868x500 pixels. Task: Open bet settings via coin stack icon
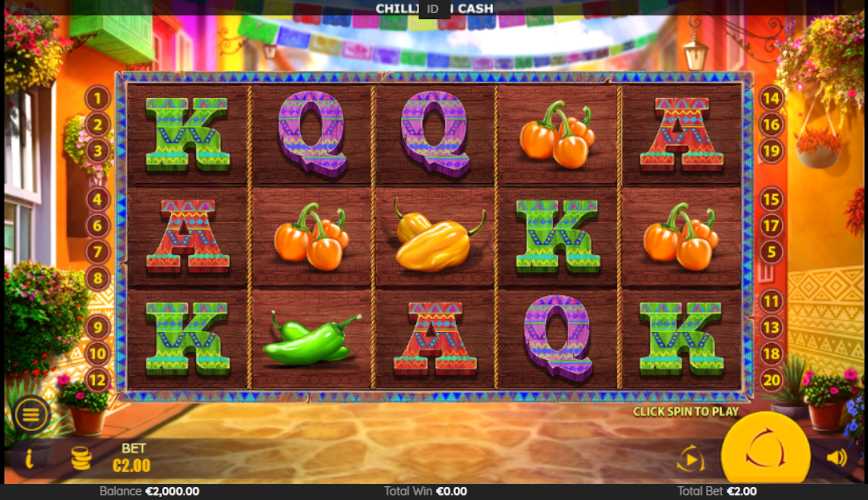pos(81,459)
